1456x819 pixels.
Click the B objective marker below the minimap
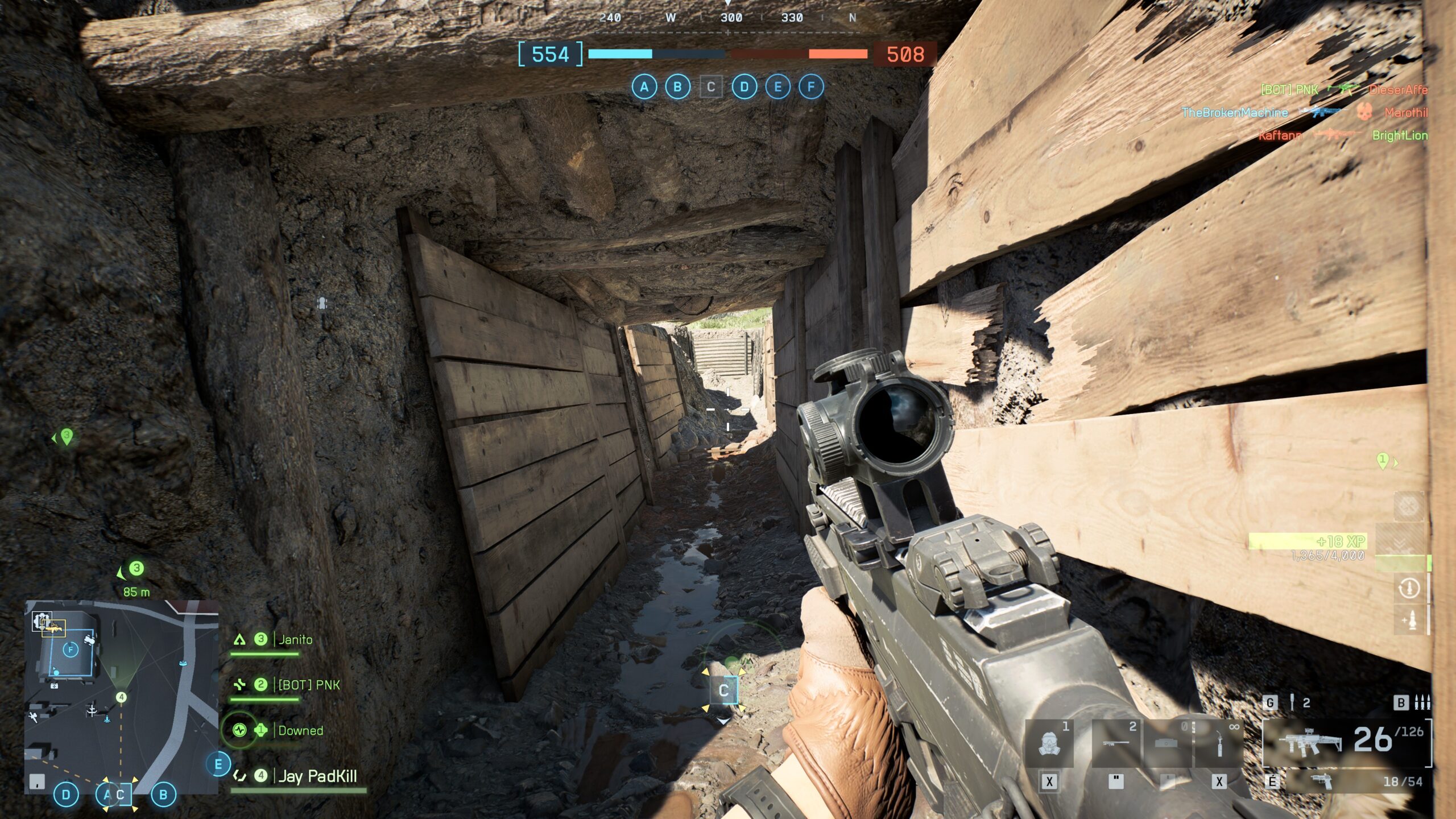tap(163, 795)
